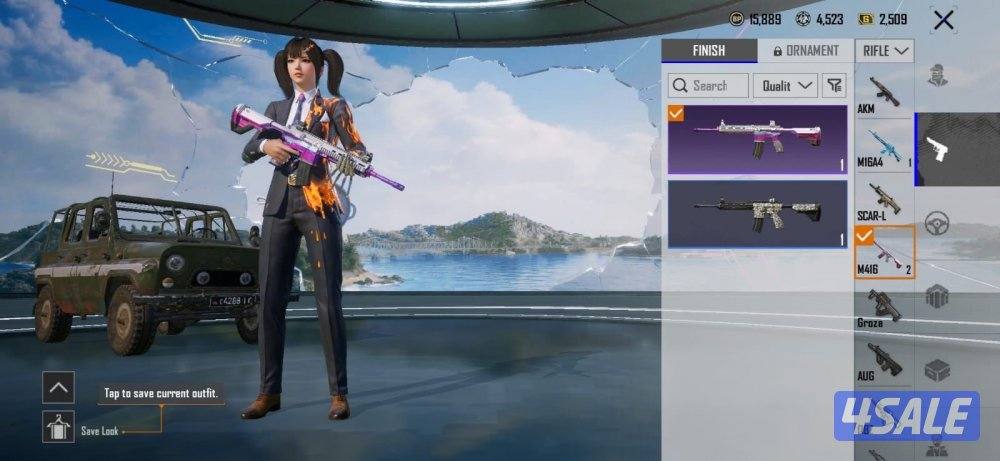Open the vehicle category steering wheel icon
1000x461 pixels.
(937, 222)
